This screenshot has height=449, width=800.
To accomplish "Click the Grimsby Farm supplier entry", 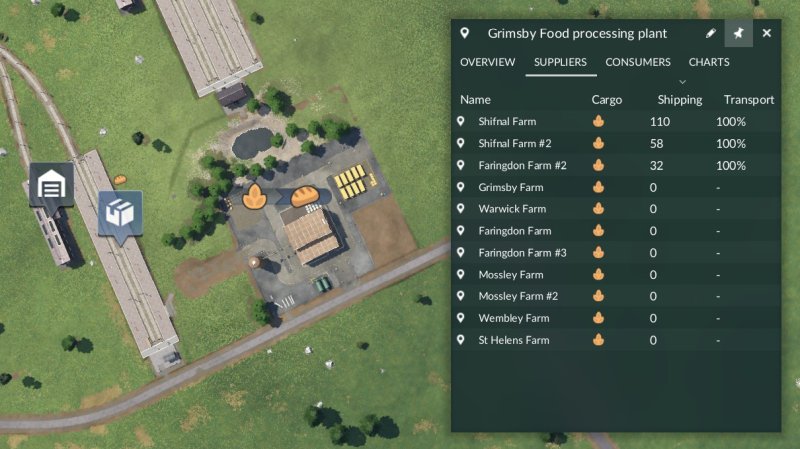I will tap(511, 187).
